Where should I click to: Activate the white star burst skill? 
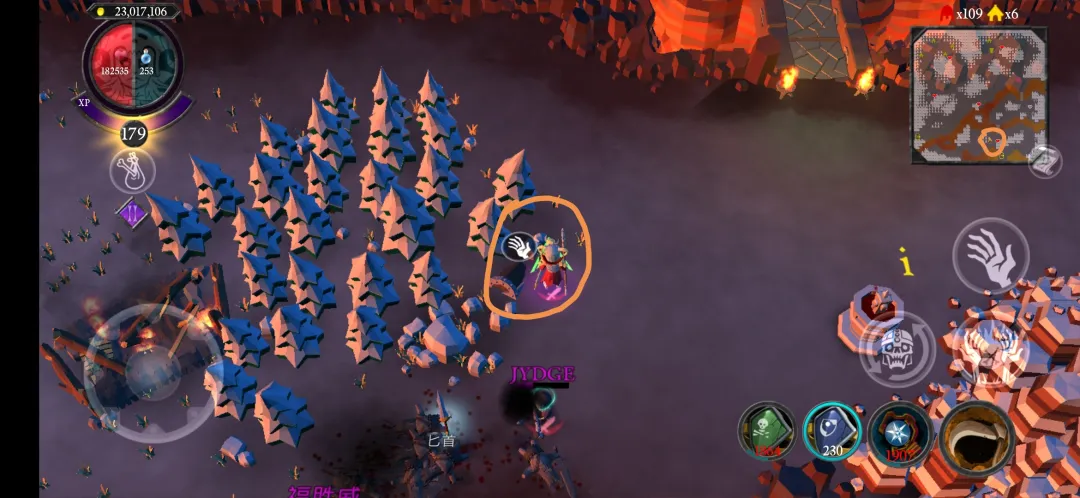[x=899, y=433]
